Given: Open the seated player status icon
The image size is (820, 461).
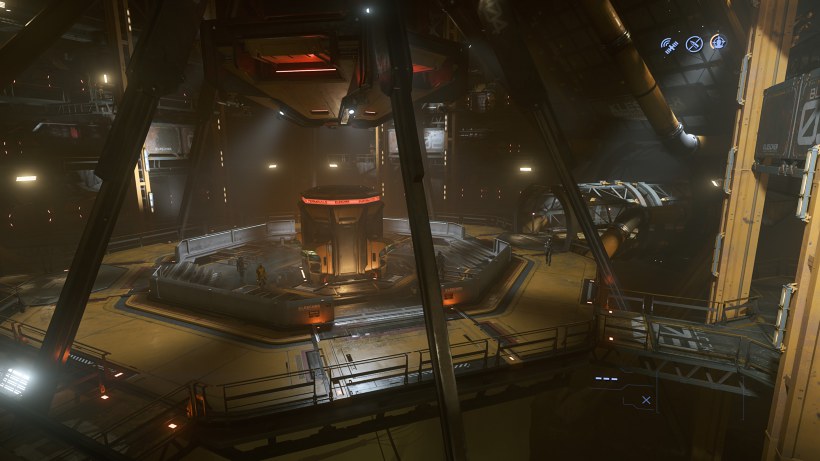Looking at the screenshot, I should 717,42.
